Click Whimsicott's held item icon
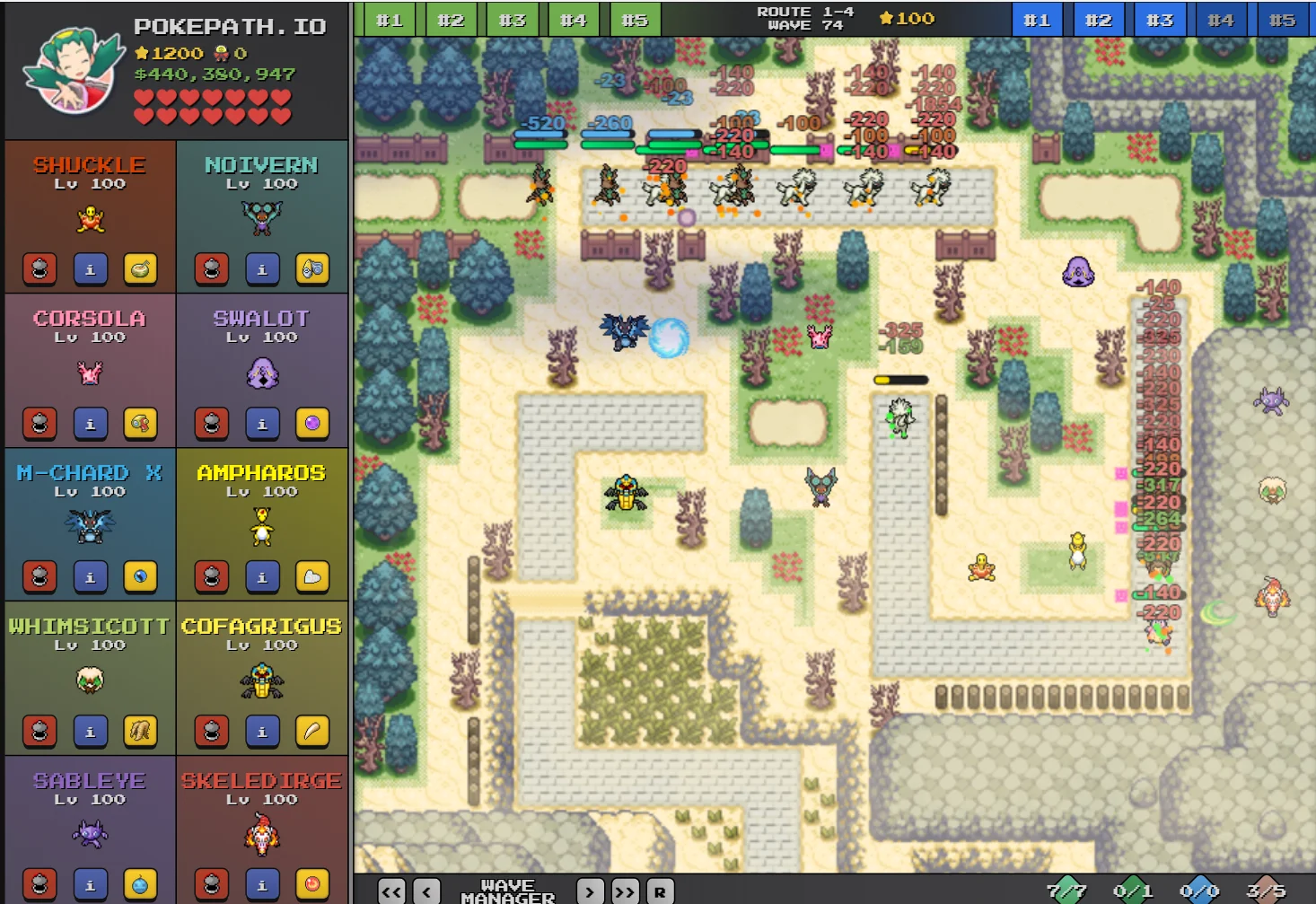 [141, 731]
